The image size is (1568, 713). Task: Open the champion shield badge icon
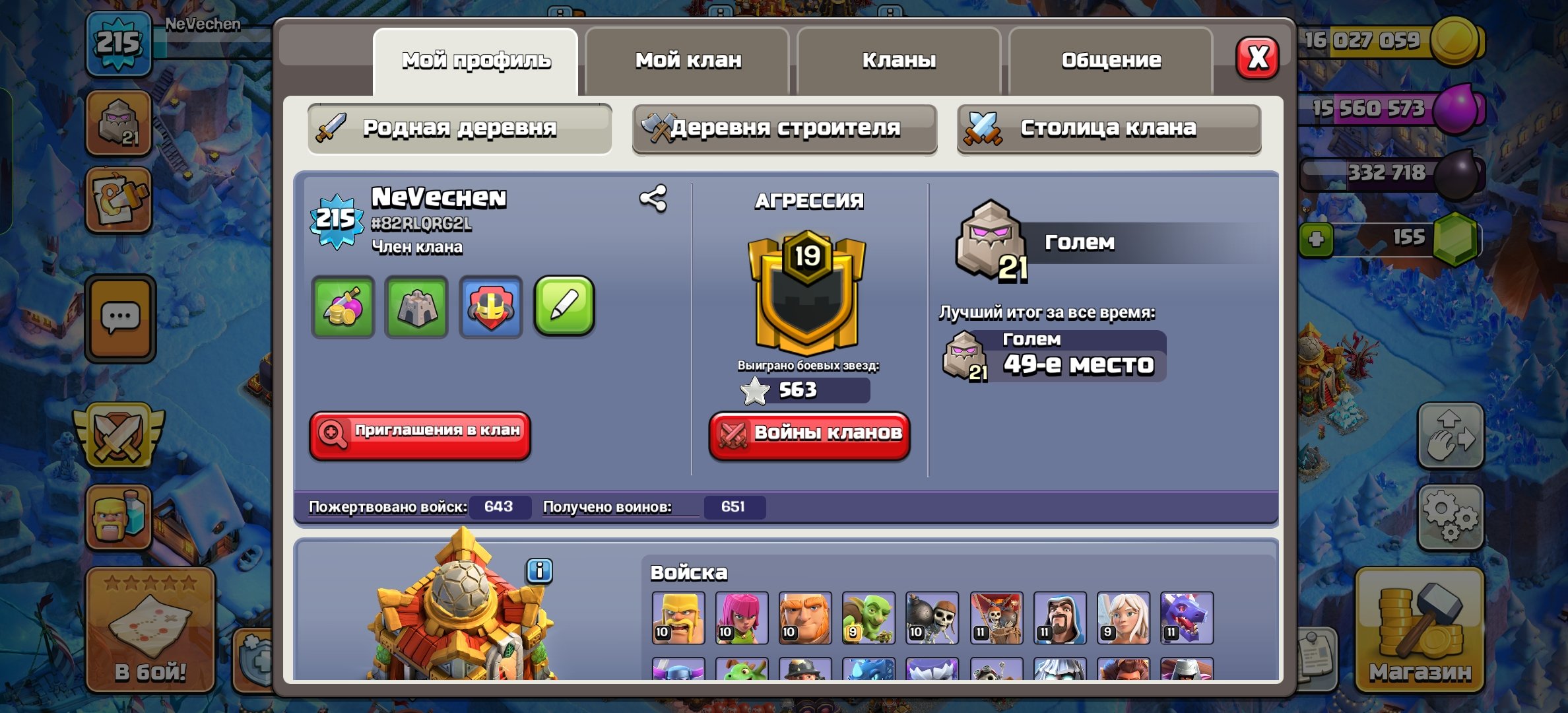point(490,308)
